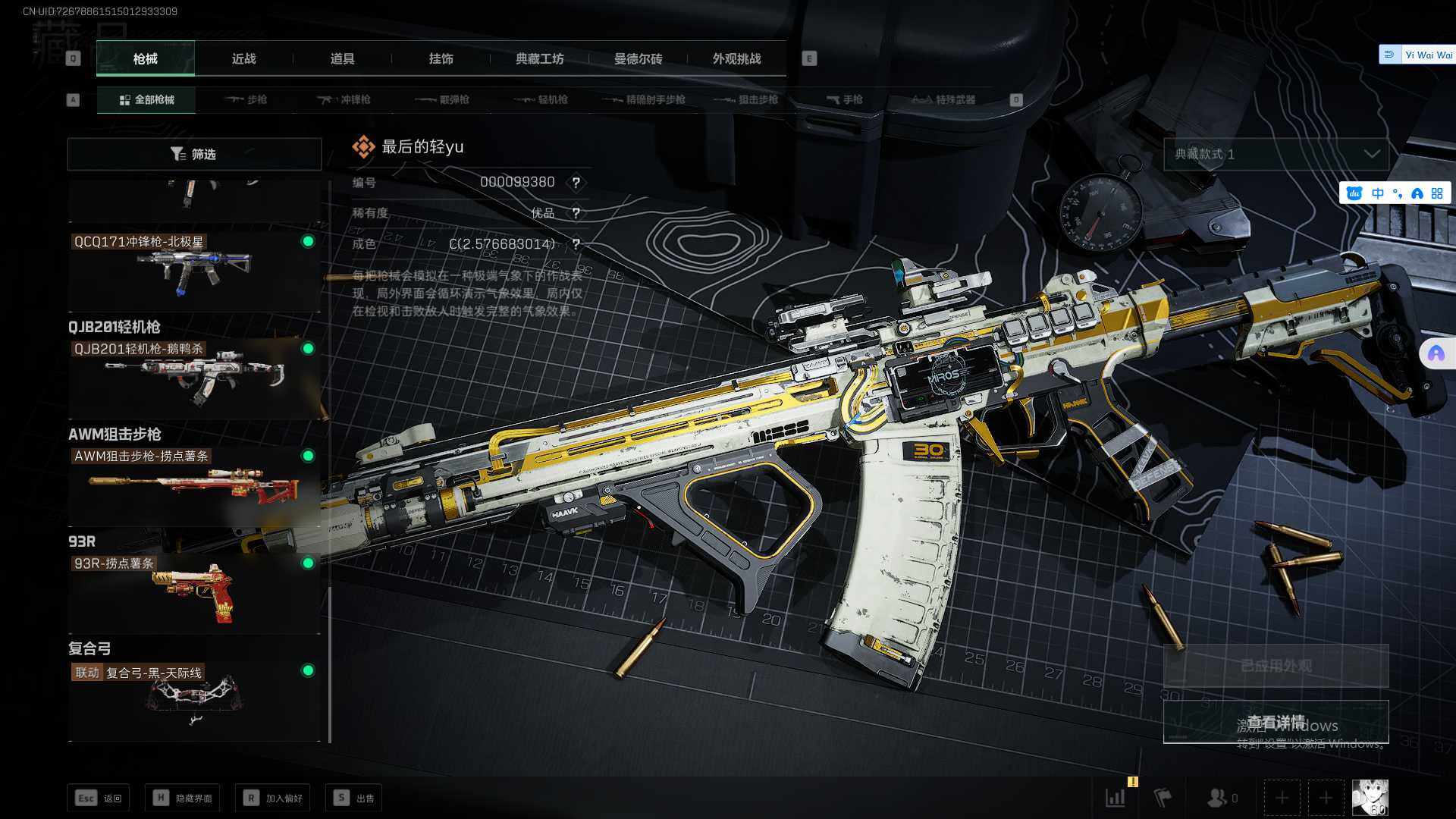Open the player avatar profile

1370,798
